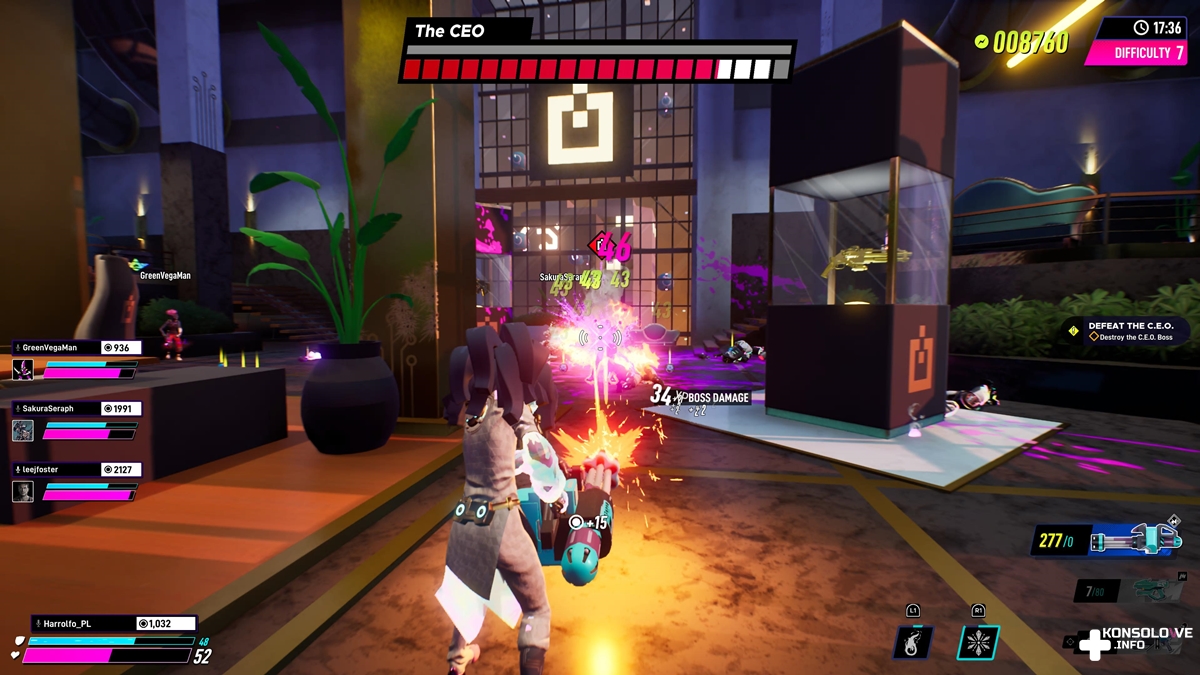
Task: Activate the flame ability icon
Action: click(913, 641)
